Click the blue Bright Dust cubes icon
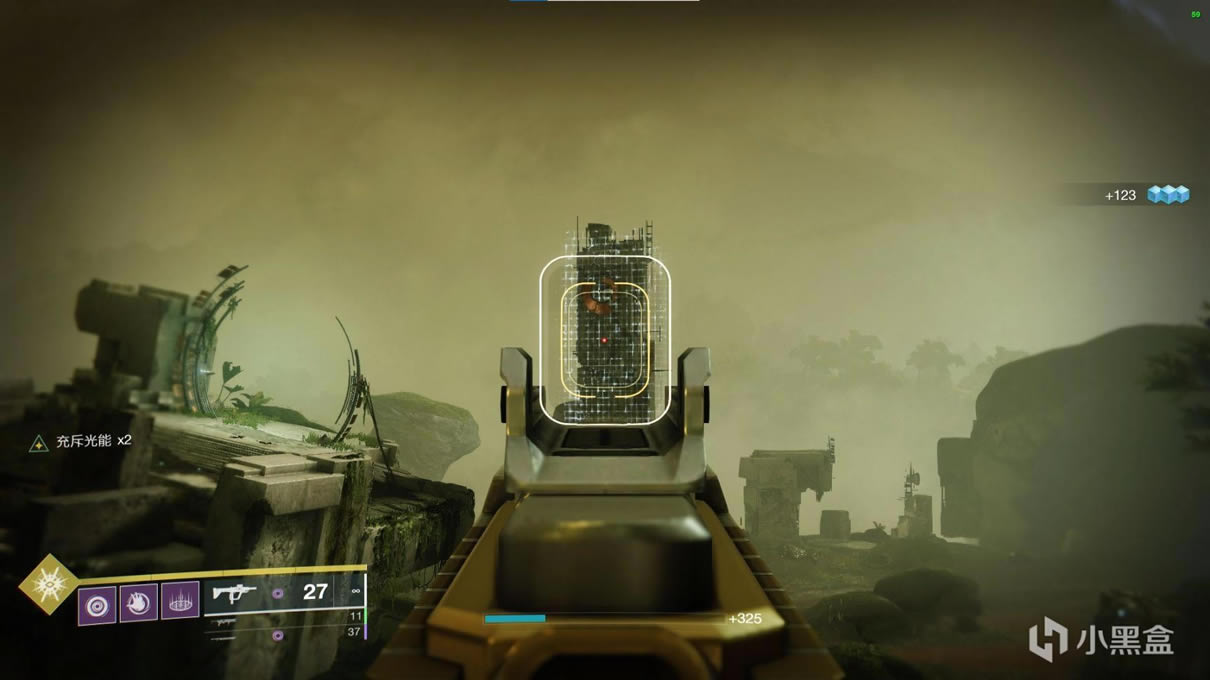The width and height of the screenshot is (1210, 680). coord(1168,195)
